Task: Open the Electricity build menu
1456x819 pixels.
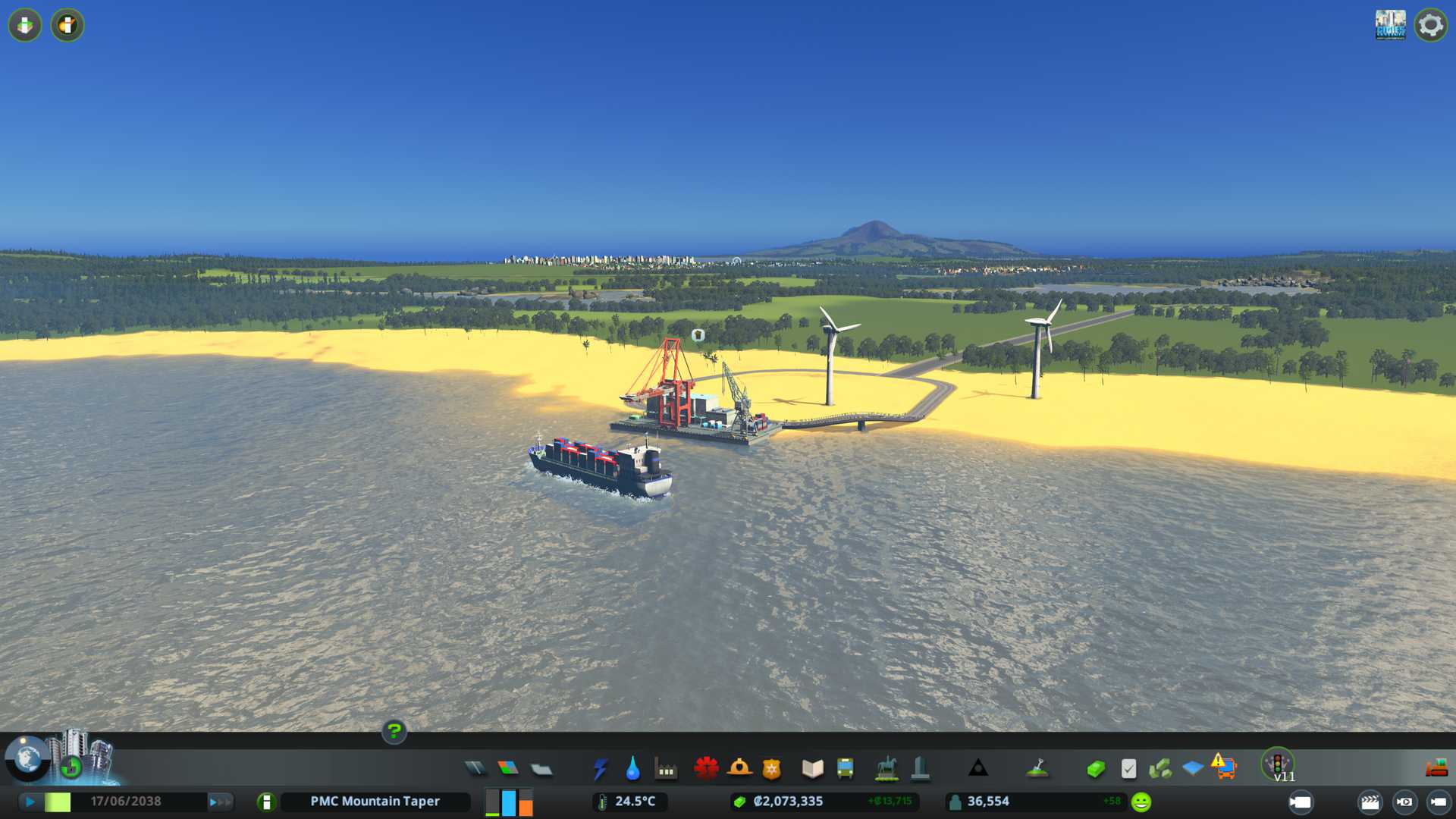Action: (x=600, y=769)
